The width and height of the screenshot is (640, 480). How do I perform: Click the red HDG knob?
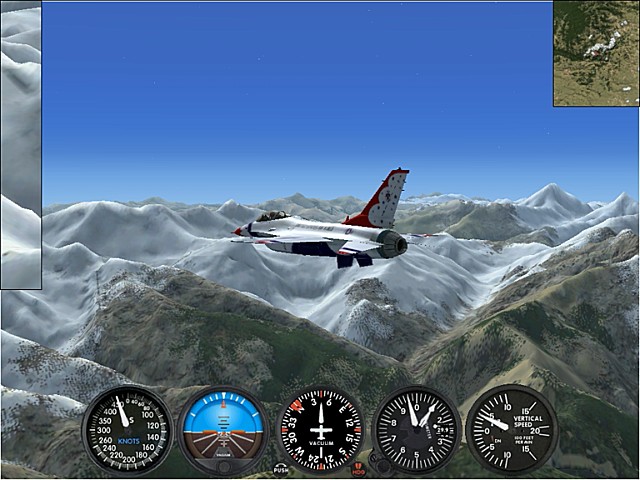click(359, 470)
